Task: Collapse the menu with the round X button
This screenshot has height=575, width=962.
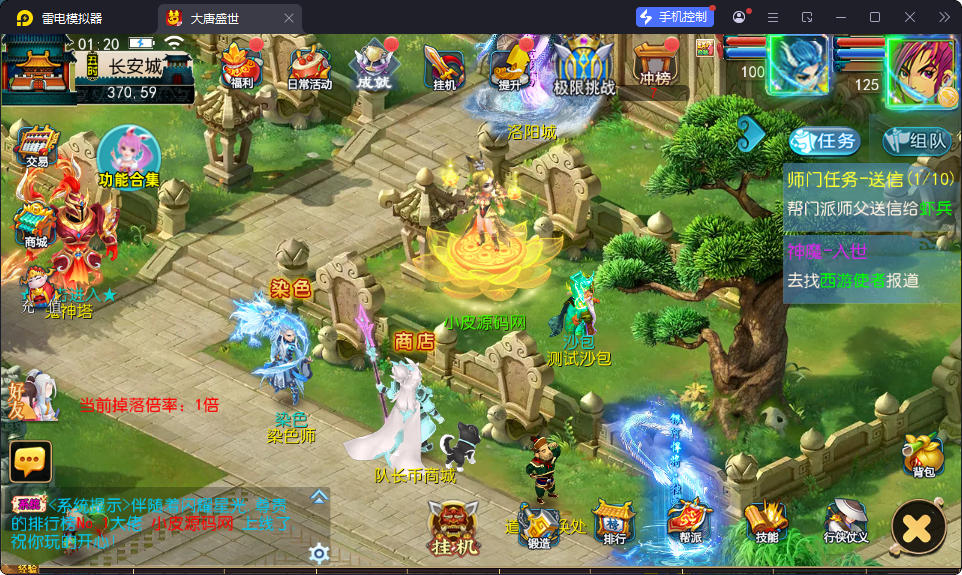Action: point(918,527)
